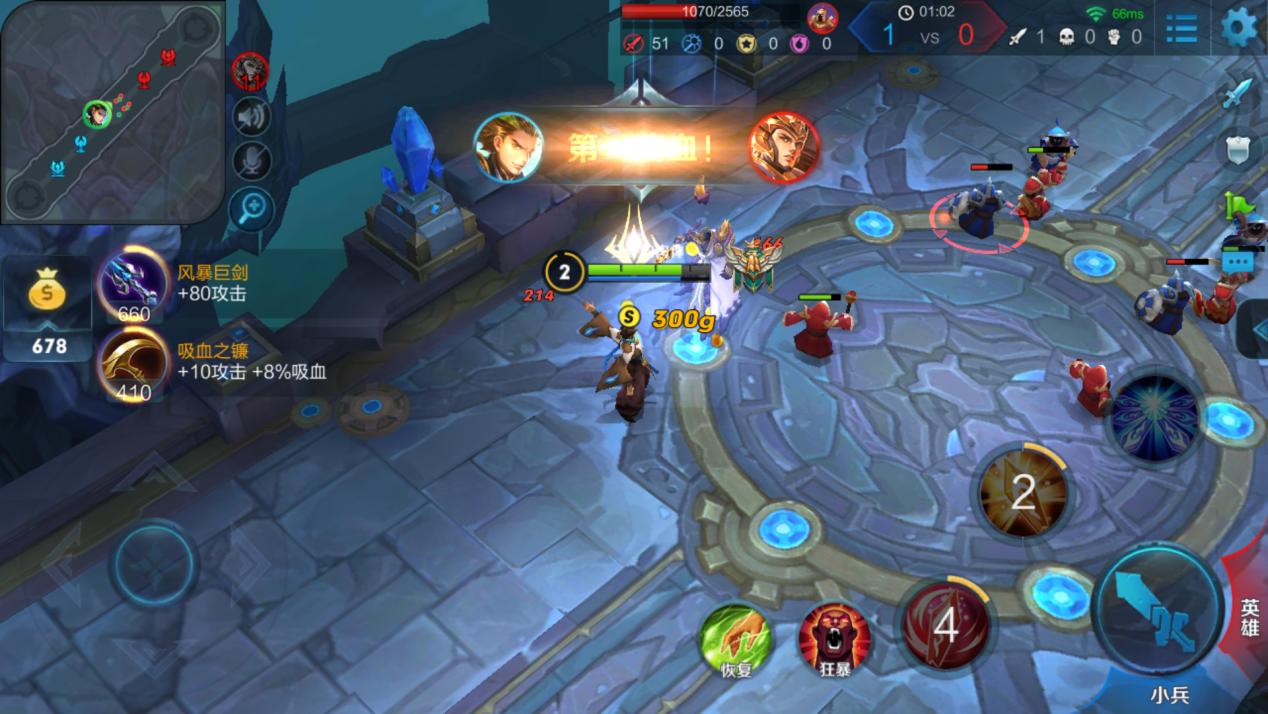Select the 小兵 minion target button
Screen dimensions: 1268x714
(1168, 694)
